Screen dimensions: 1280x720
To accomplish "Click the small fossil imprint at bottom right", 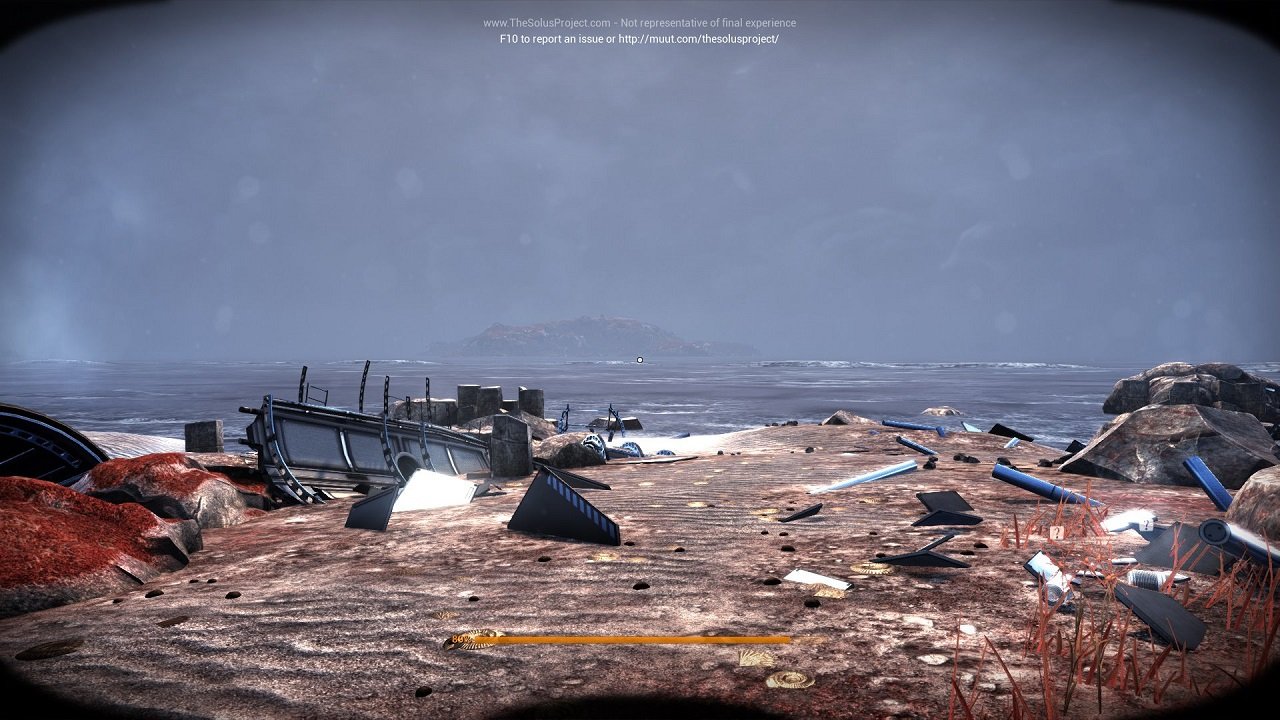I will tap(791, 679).
